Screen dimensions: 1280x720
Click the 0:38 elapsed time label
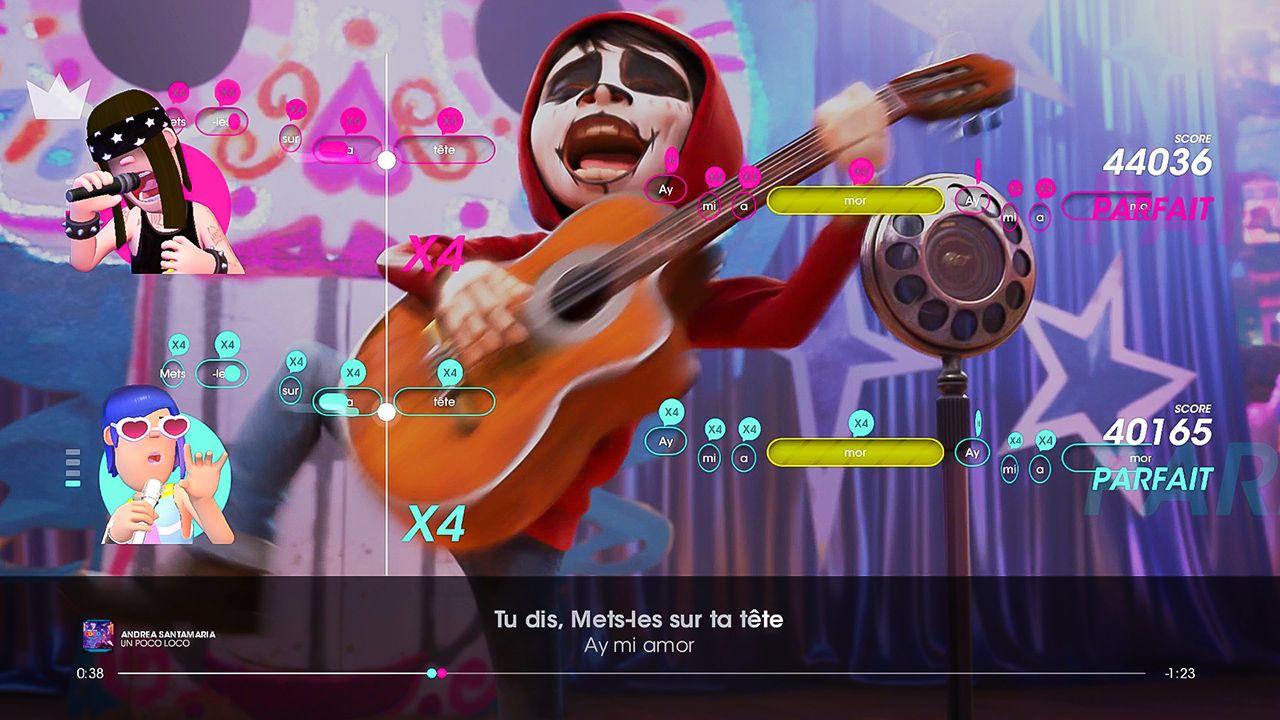[x=91, y=673]
